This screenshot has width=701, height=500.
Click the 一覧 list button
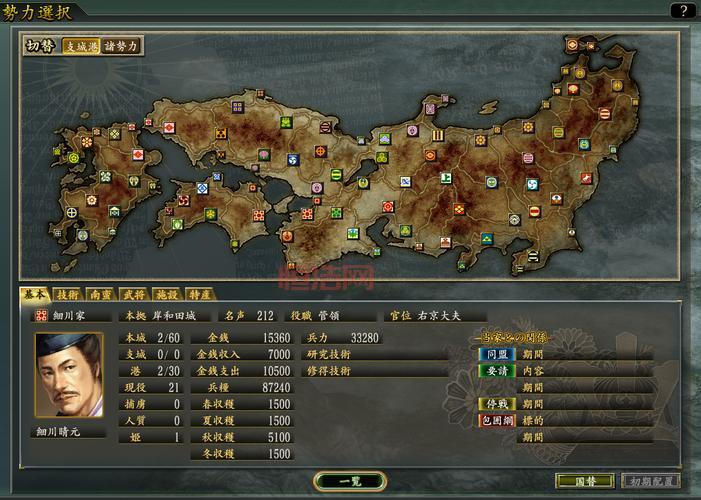[349, 481]
